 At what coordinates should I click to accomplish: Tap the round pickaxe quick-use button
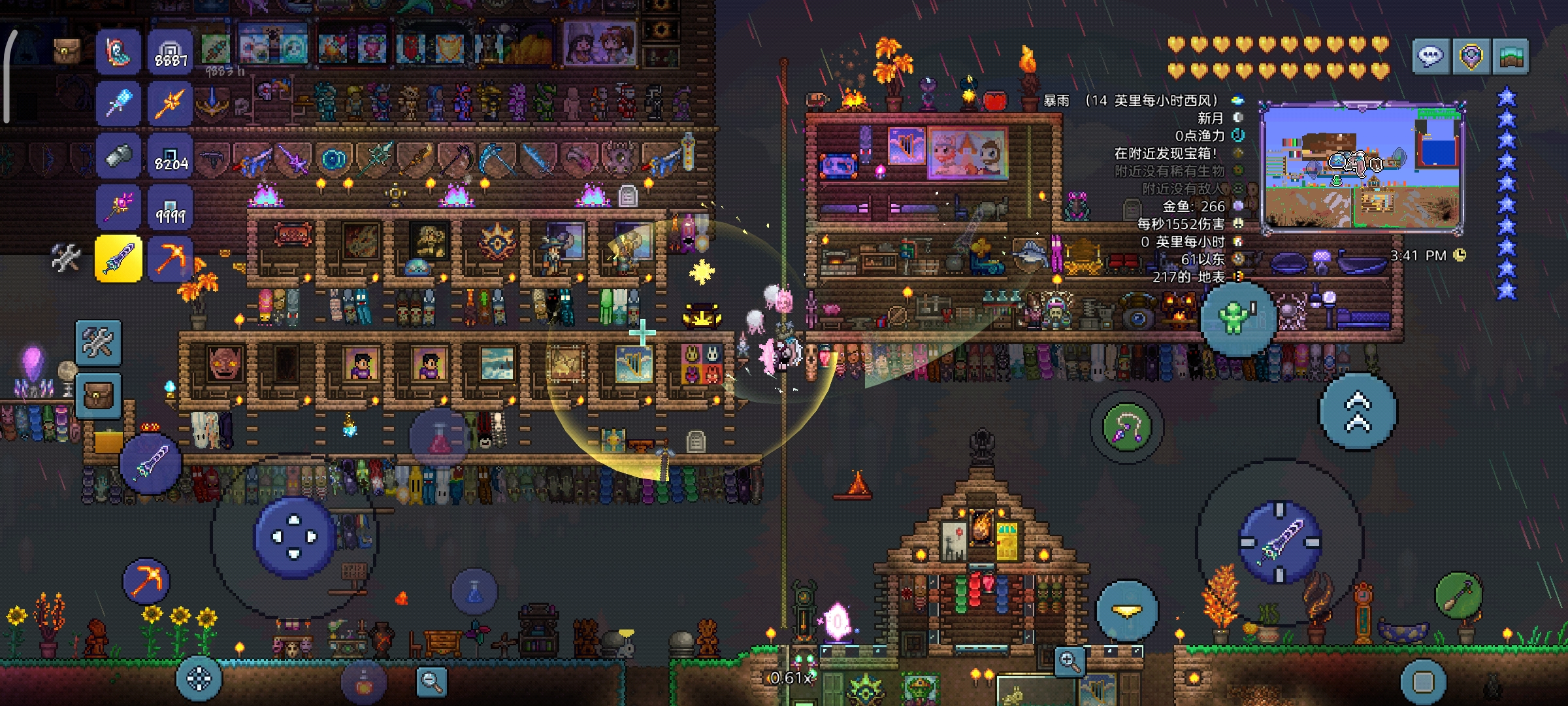[146, 580]
